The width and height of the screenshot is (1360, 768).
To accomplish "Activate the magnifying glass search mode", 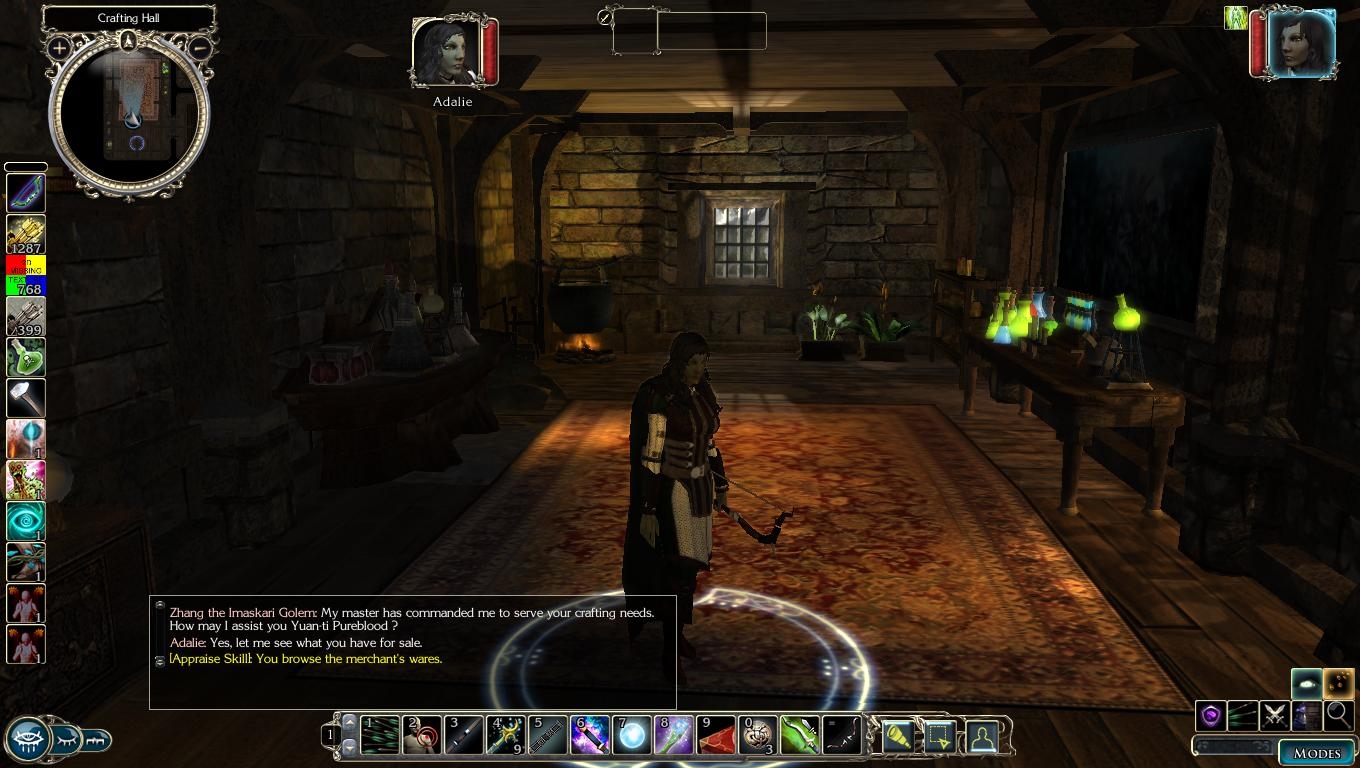I will click(x=1338, y=715).
